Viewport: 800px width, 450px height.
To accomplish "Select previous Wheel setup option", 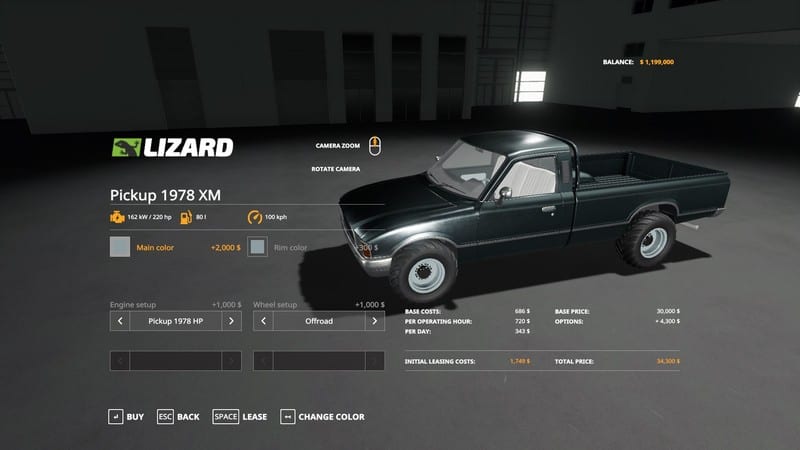I will pos(264,321).
